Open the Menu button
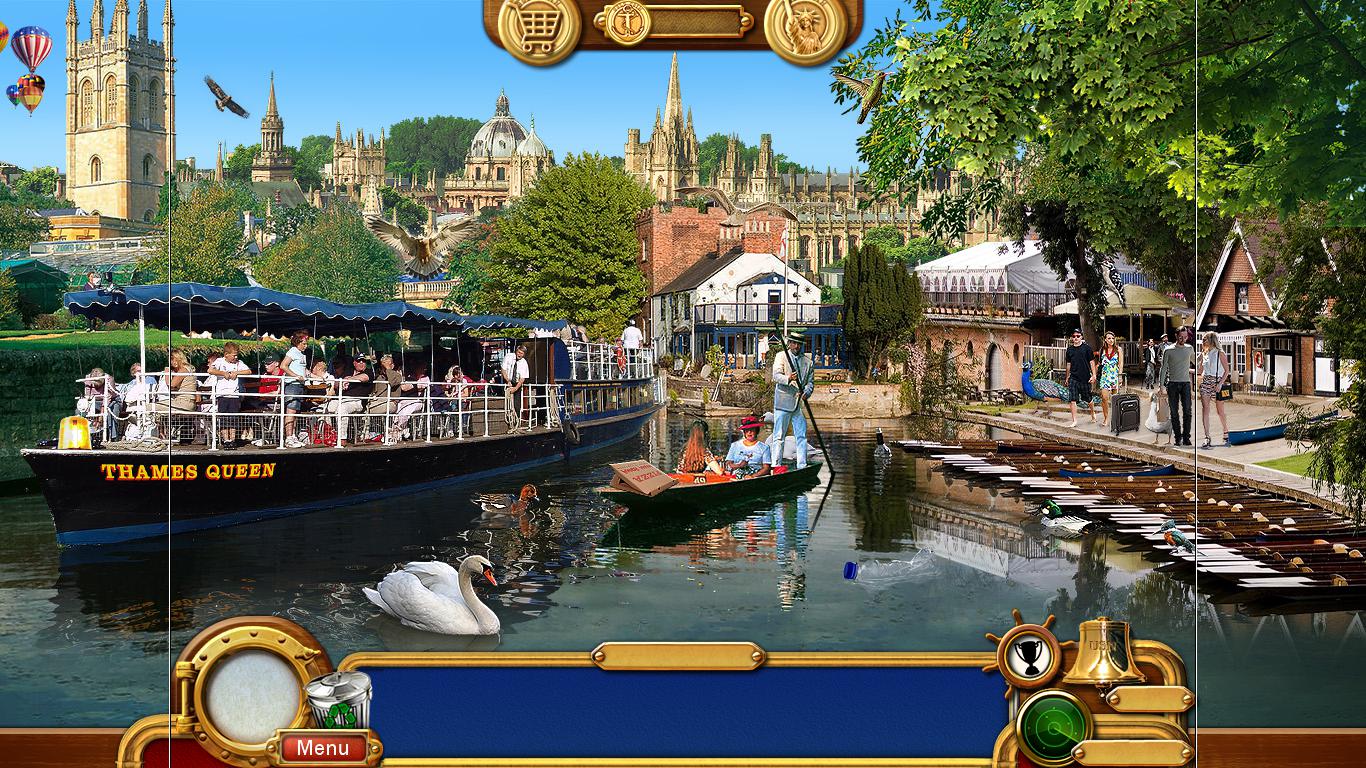1366x768 pixels. click(322, 747)
